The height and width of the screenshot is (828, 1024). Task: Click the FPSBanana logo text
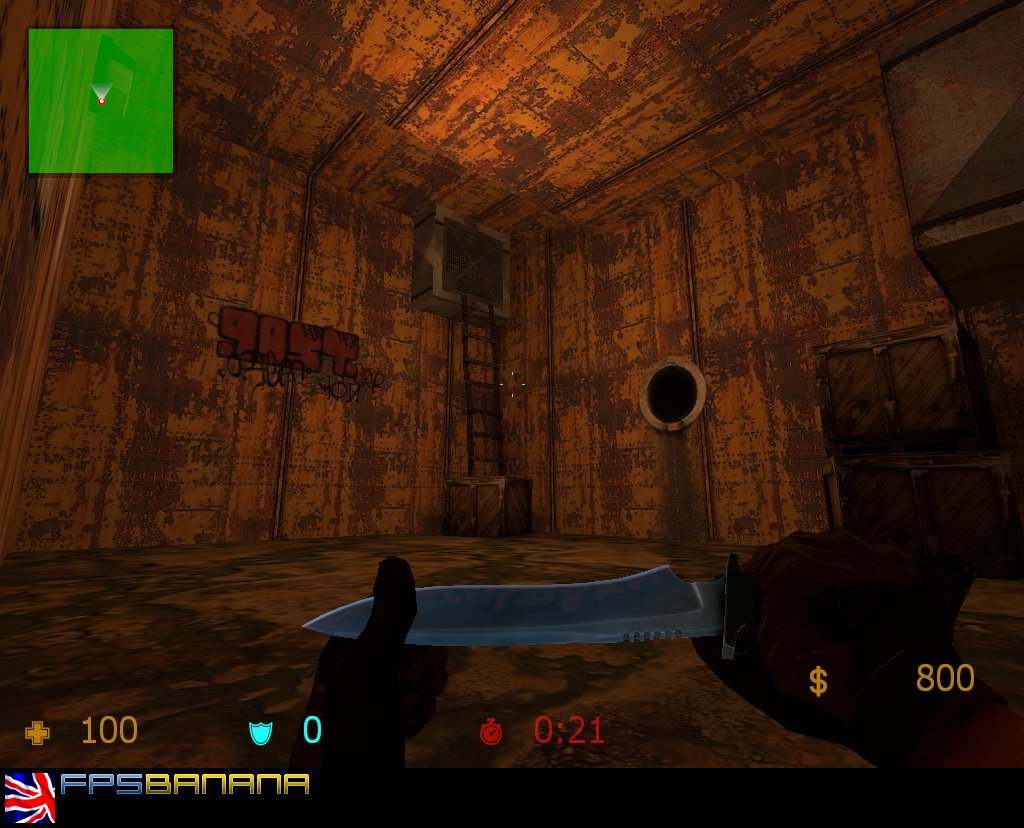click(x=185, y=784)
